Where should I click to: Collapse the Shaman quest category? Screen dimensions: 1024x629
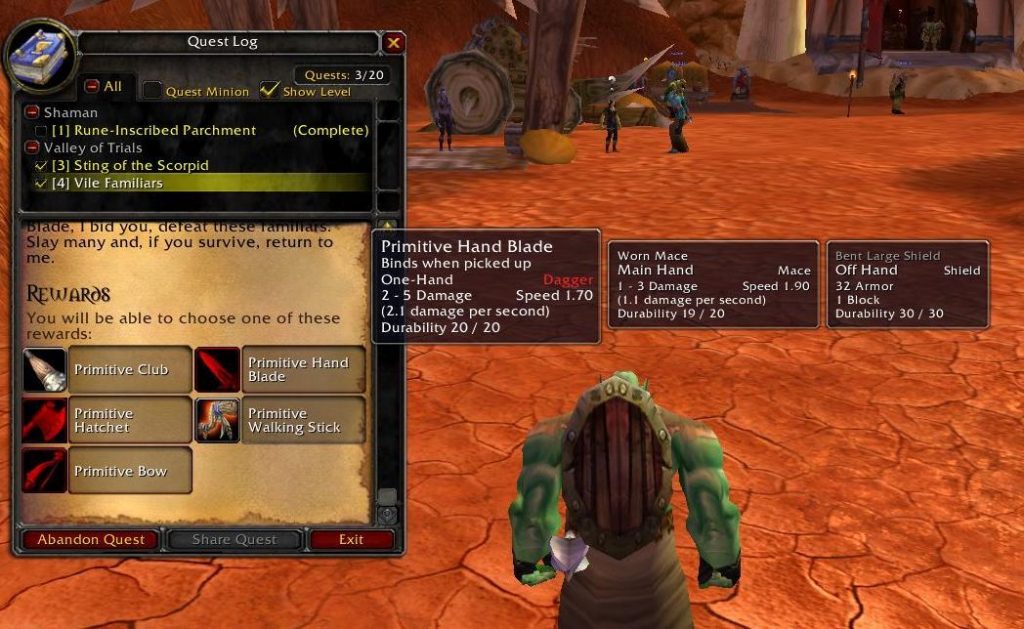pos(32,113)
